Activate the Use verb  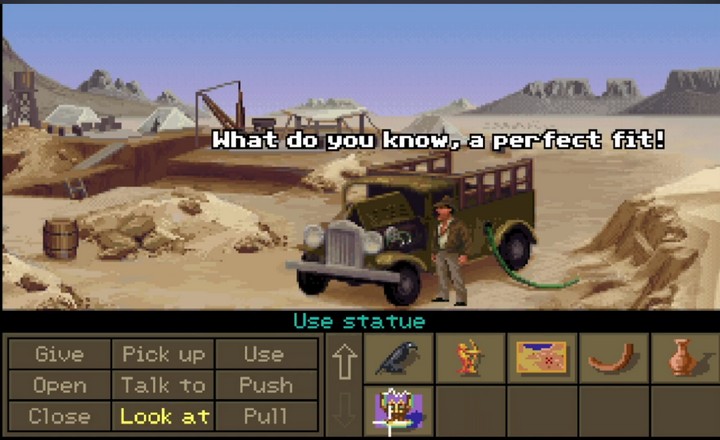[264, 354]
